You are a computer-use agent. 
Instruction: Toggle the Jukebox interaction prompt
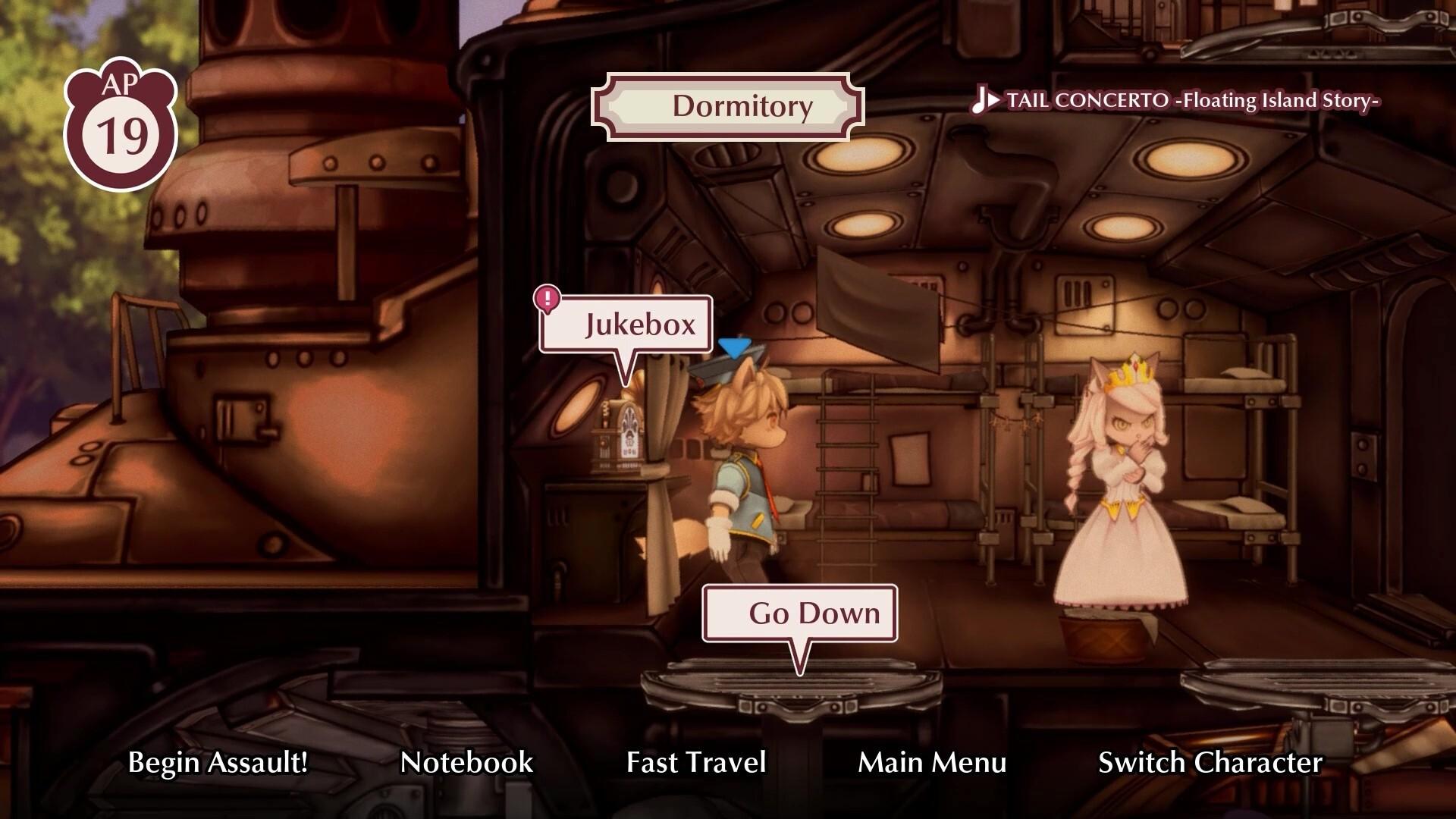click(641, 325)
